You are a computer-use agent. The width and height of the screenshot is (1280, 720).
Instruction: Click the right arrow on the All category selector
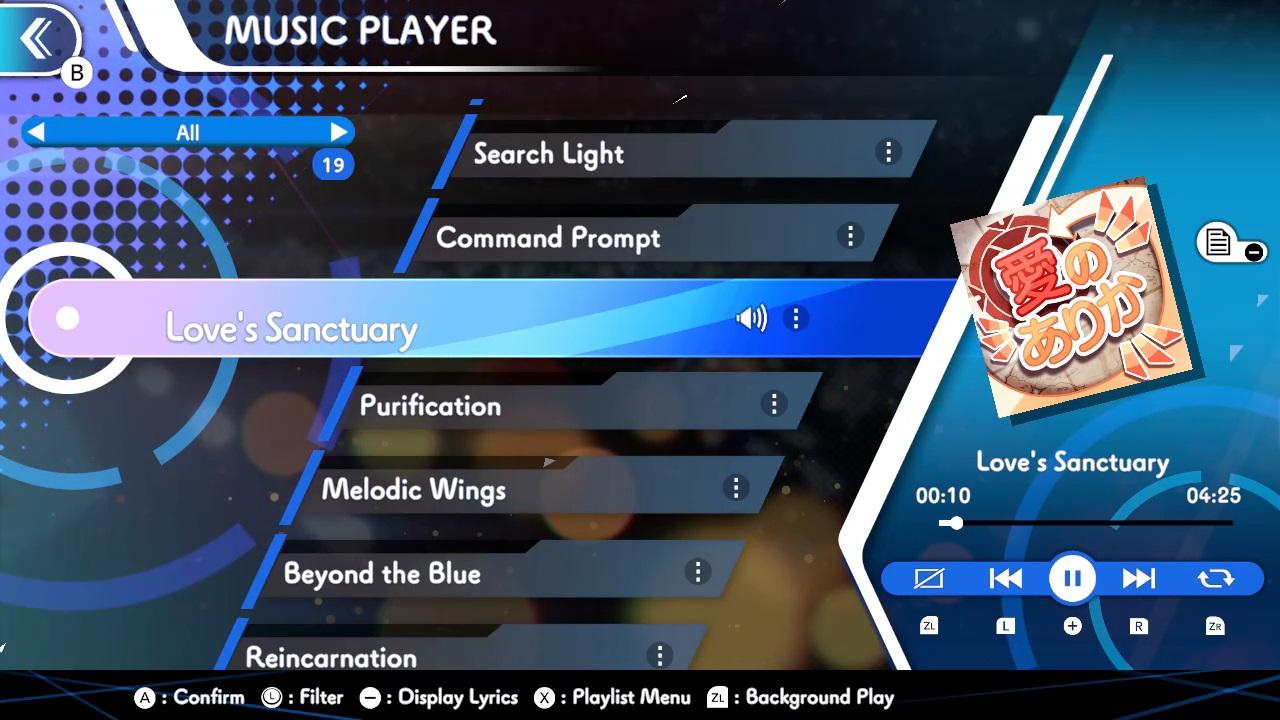[x=339, y=132]
